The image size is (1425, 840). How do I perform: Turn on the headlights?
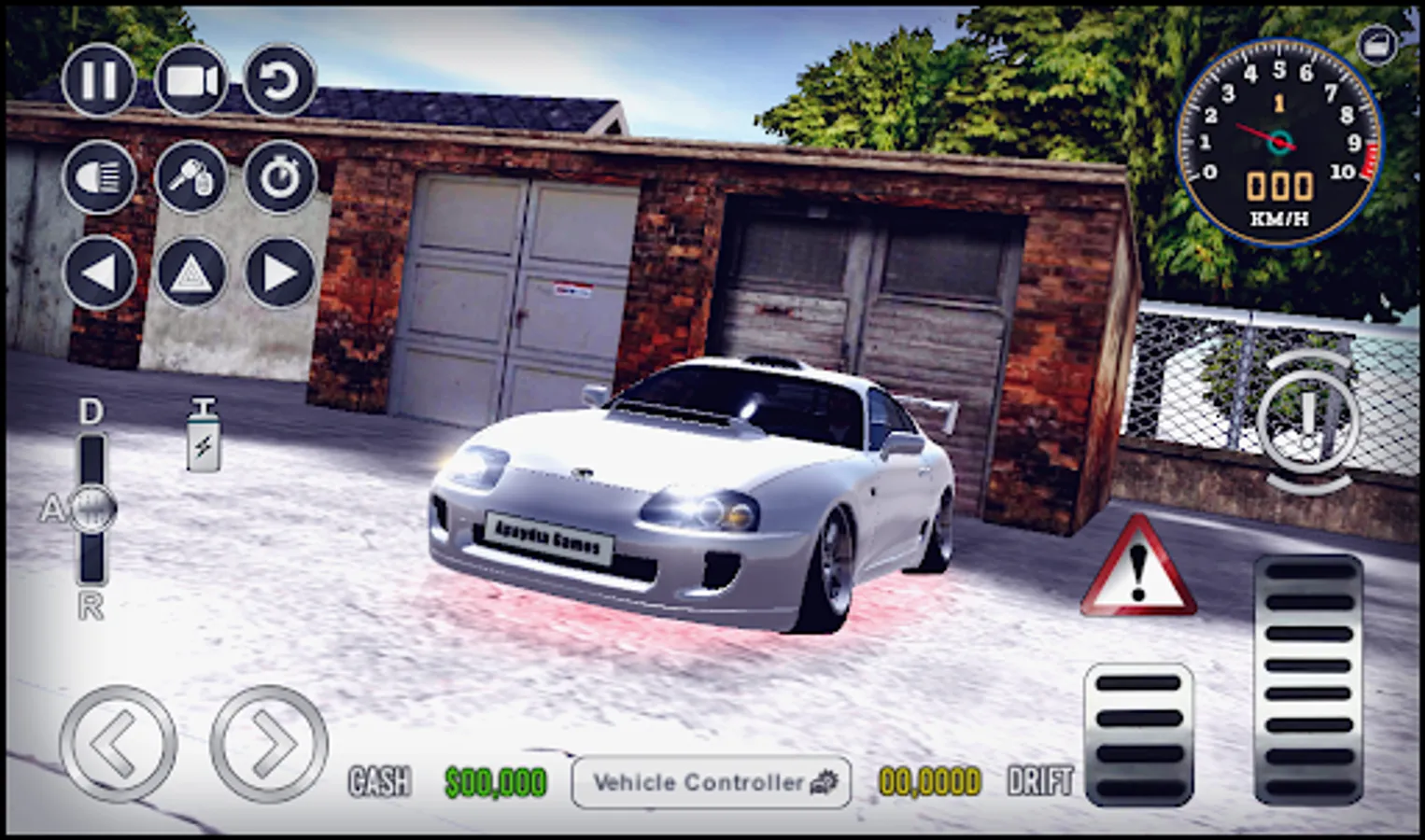pyautogui.click(x=99, y=177)
